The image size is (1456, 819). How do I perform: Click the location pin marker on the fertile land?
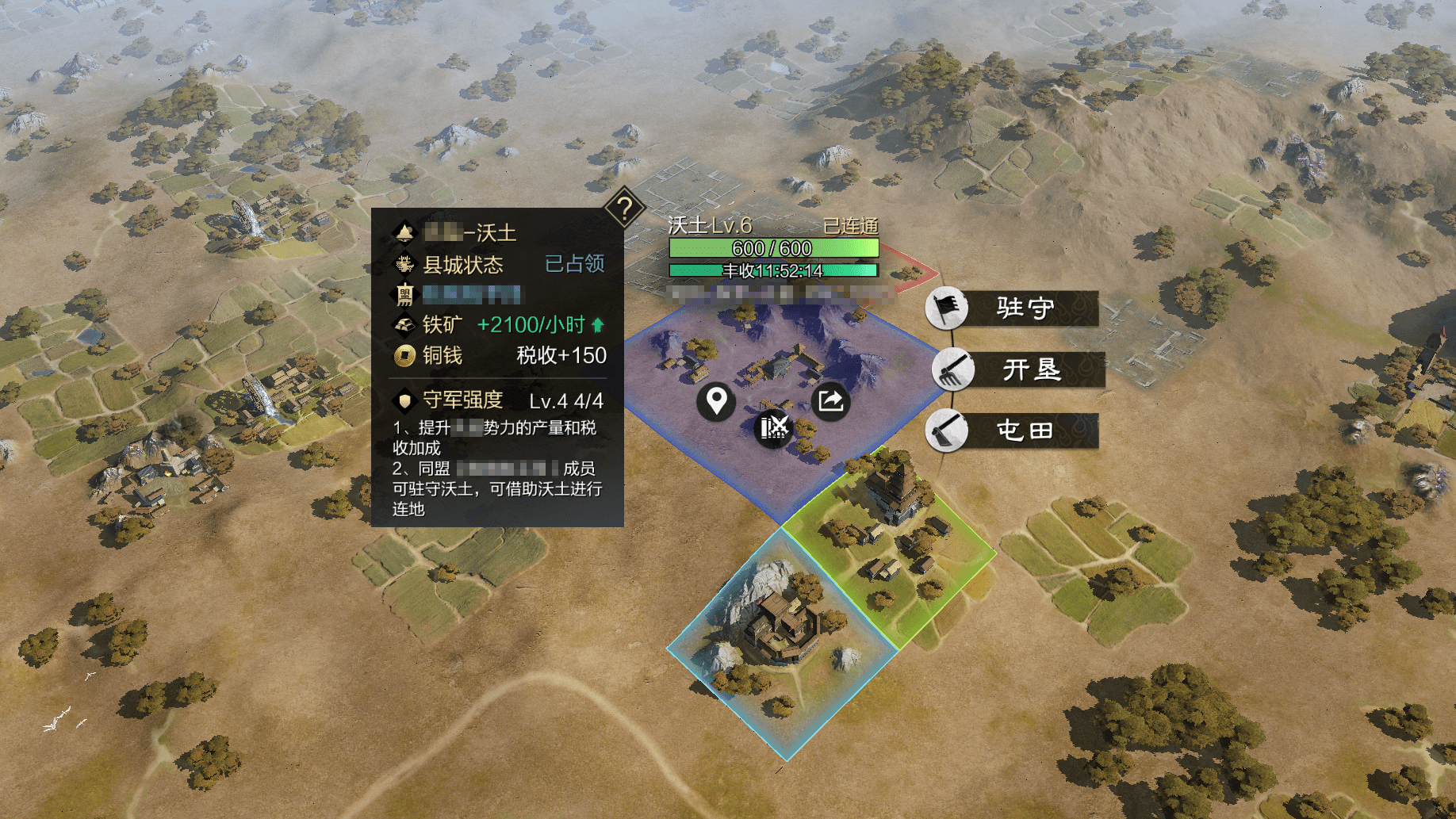click(715, 402)
